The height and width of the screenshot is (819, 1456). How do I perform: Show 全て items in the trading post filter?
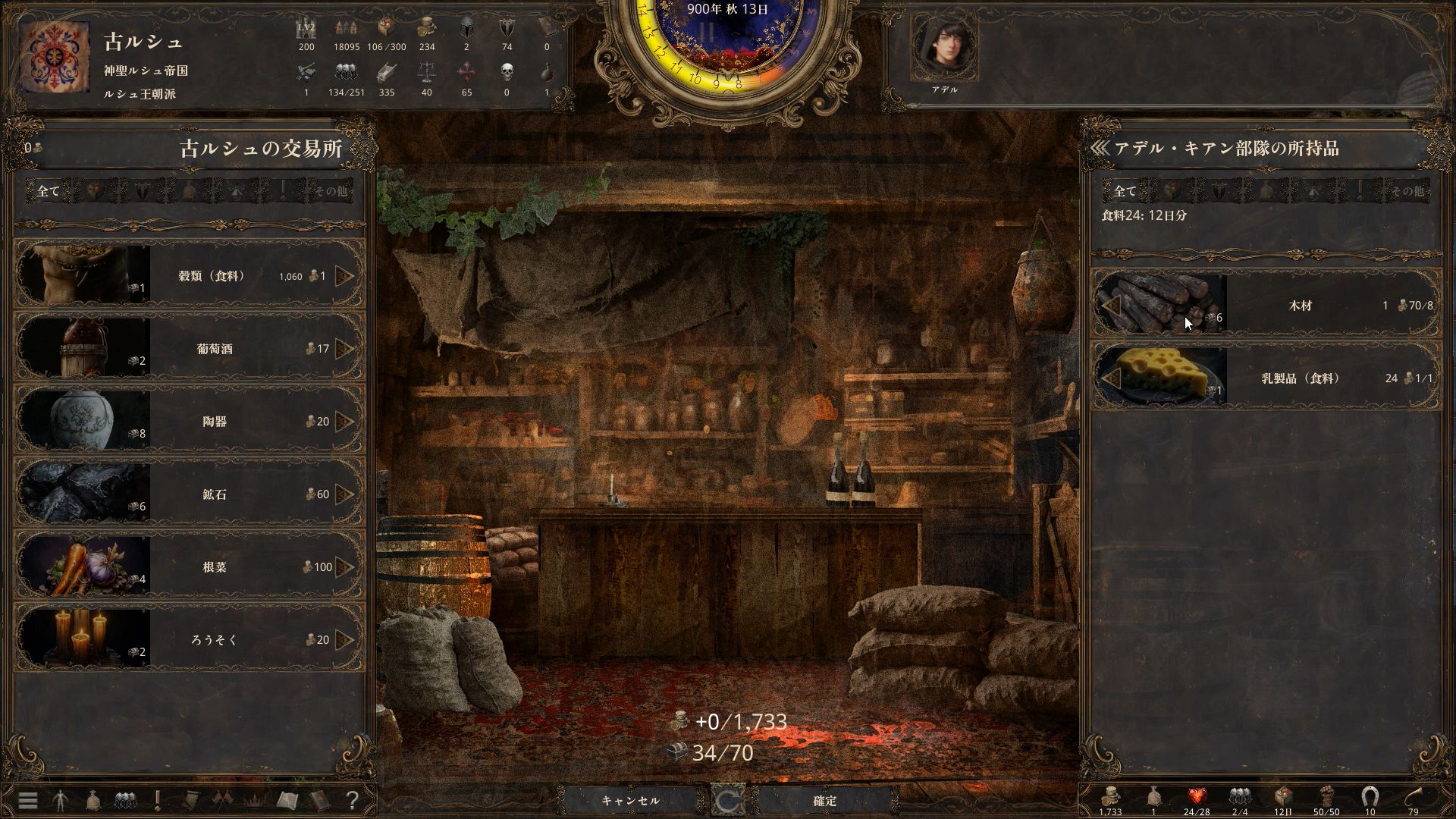click(48, 191)
